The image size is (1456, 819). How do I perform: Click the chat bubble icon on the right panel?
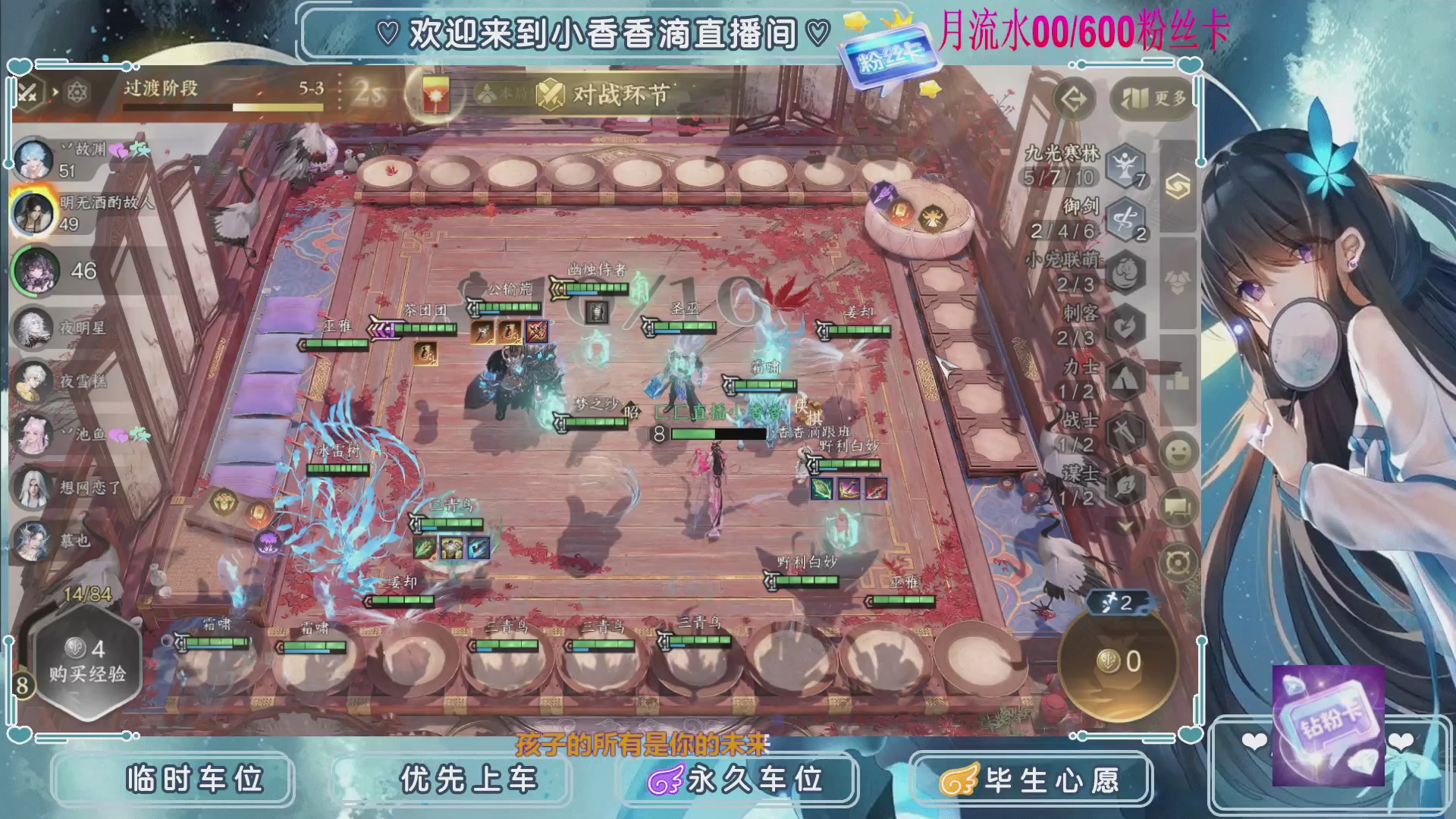(x=1175, y=507)
